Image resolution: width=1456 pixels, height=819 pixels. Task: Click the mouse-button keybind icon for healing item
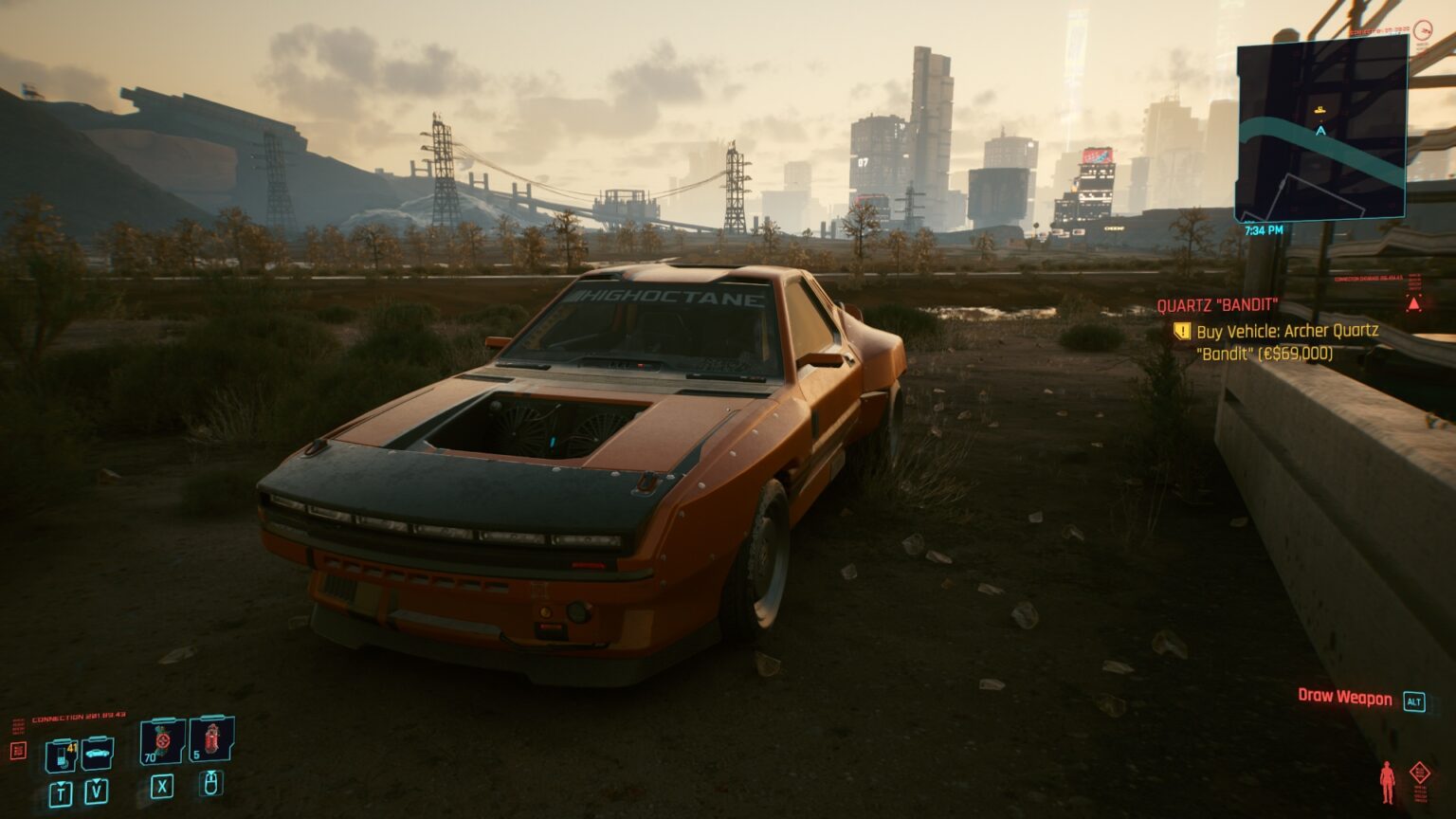click(x=210, y=786)
